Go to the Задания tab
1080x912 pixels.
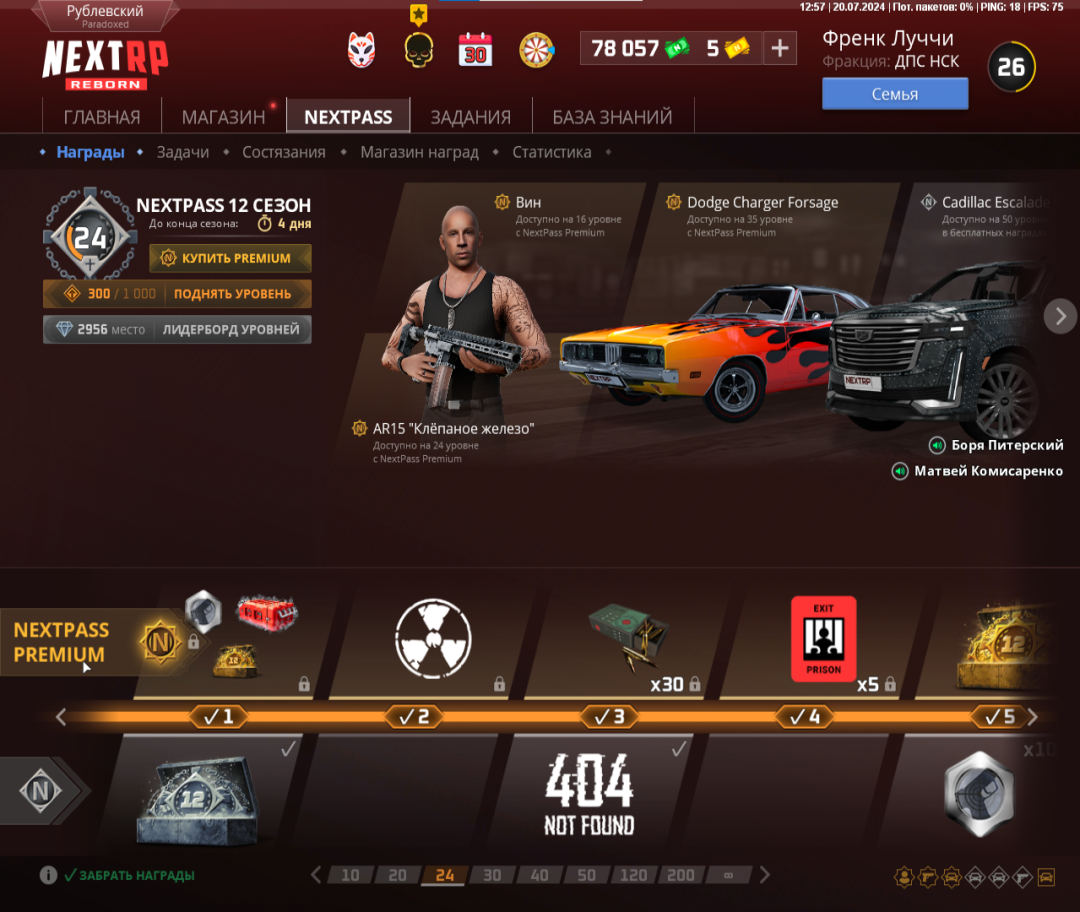coord(470,117)
